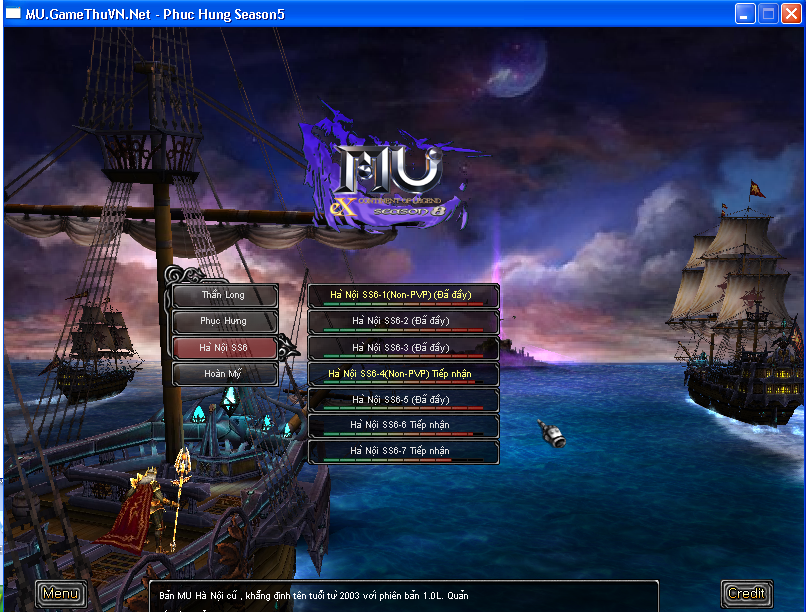Select the Thần Long server group
Screen dimensions: 806x612
tap(223, 296)
